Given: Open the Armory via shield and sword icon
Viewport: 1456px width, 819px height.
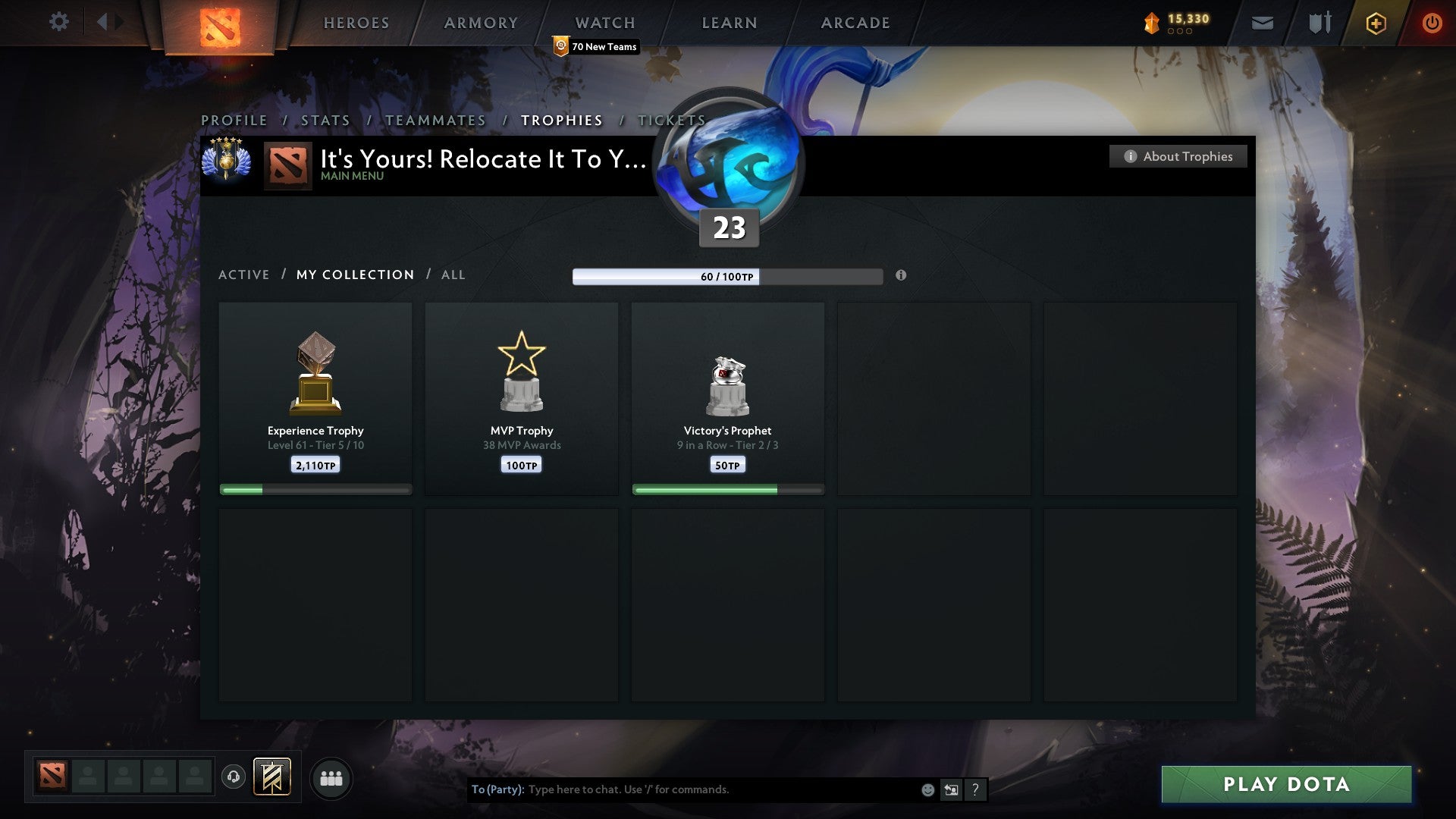Looking at the screenshot, I should (1319, 23).
